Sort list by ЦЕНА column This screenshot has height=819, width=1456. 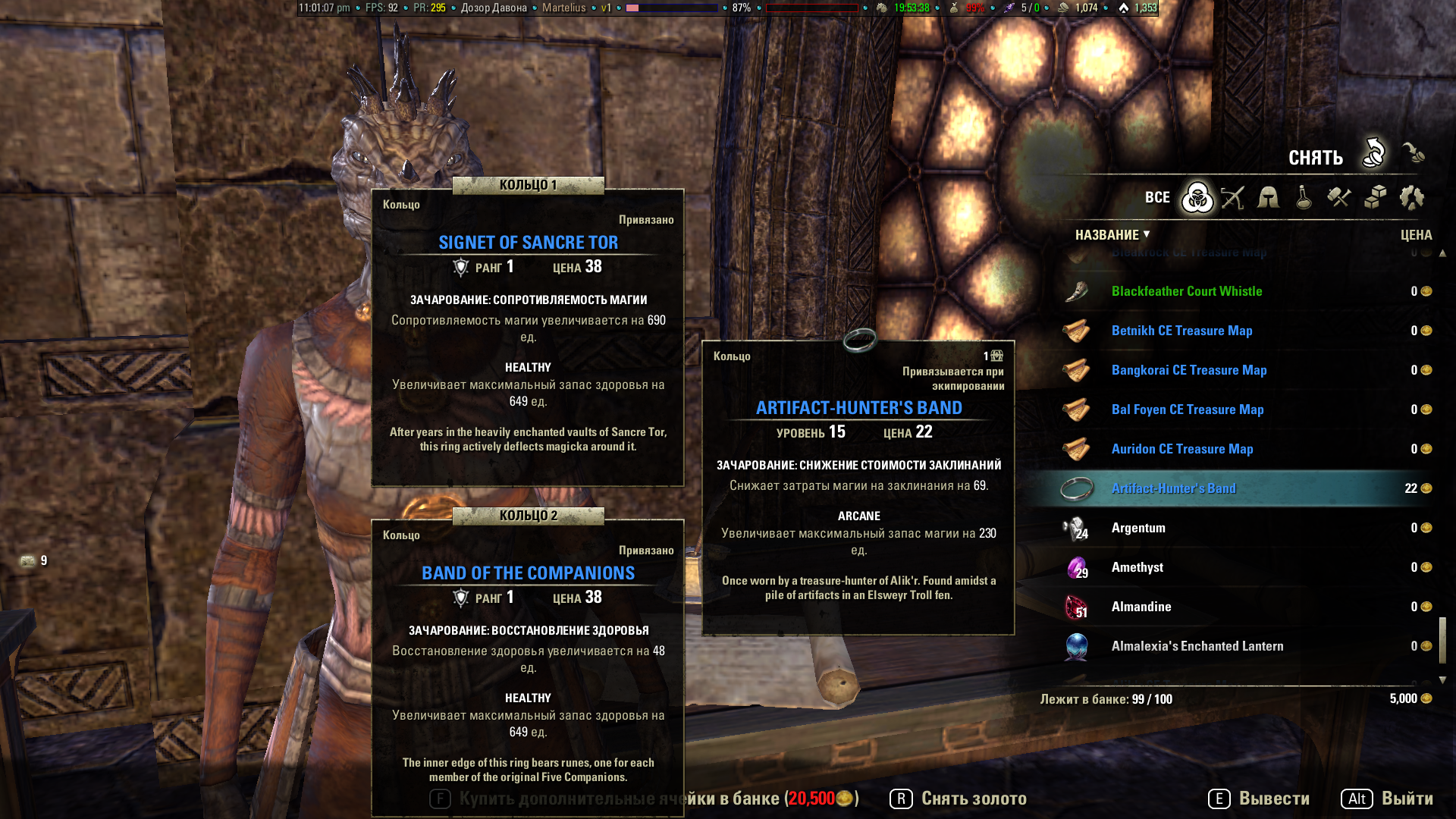point(1416,235)
